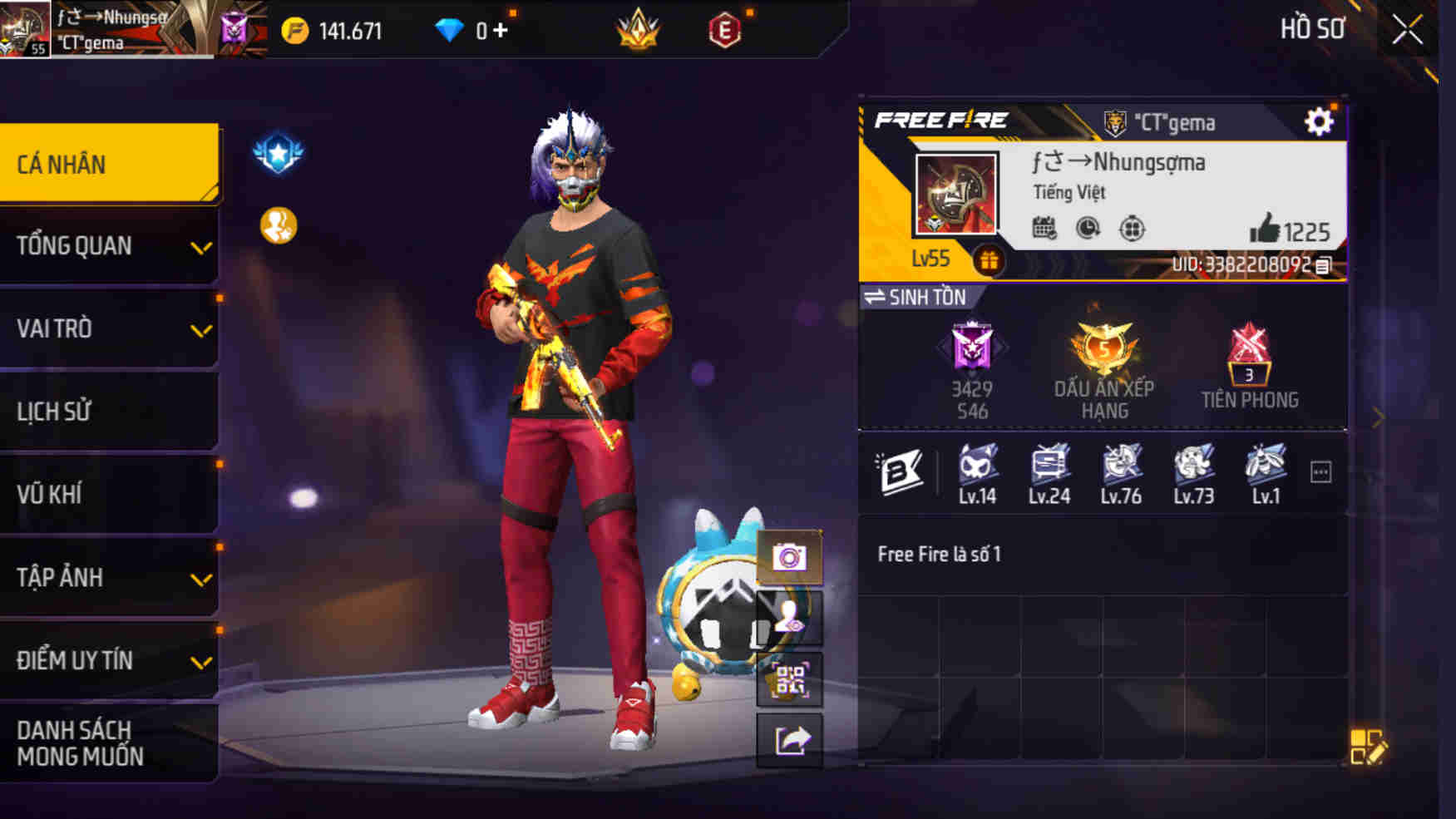
Task: Select the Lv.24 television badge icon
Action: 1049,468
